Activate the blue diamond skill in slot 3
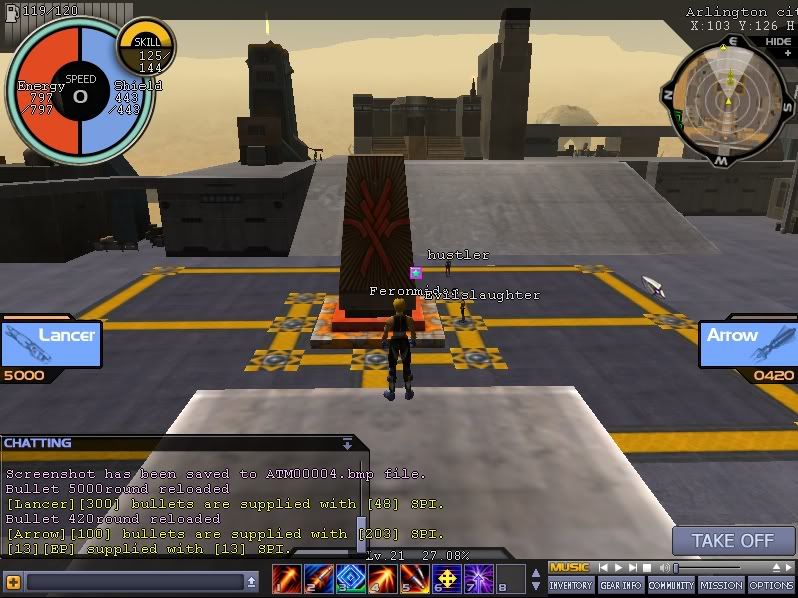 (x=350, y=578)
